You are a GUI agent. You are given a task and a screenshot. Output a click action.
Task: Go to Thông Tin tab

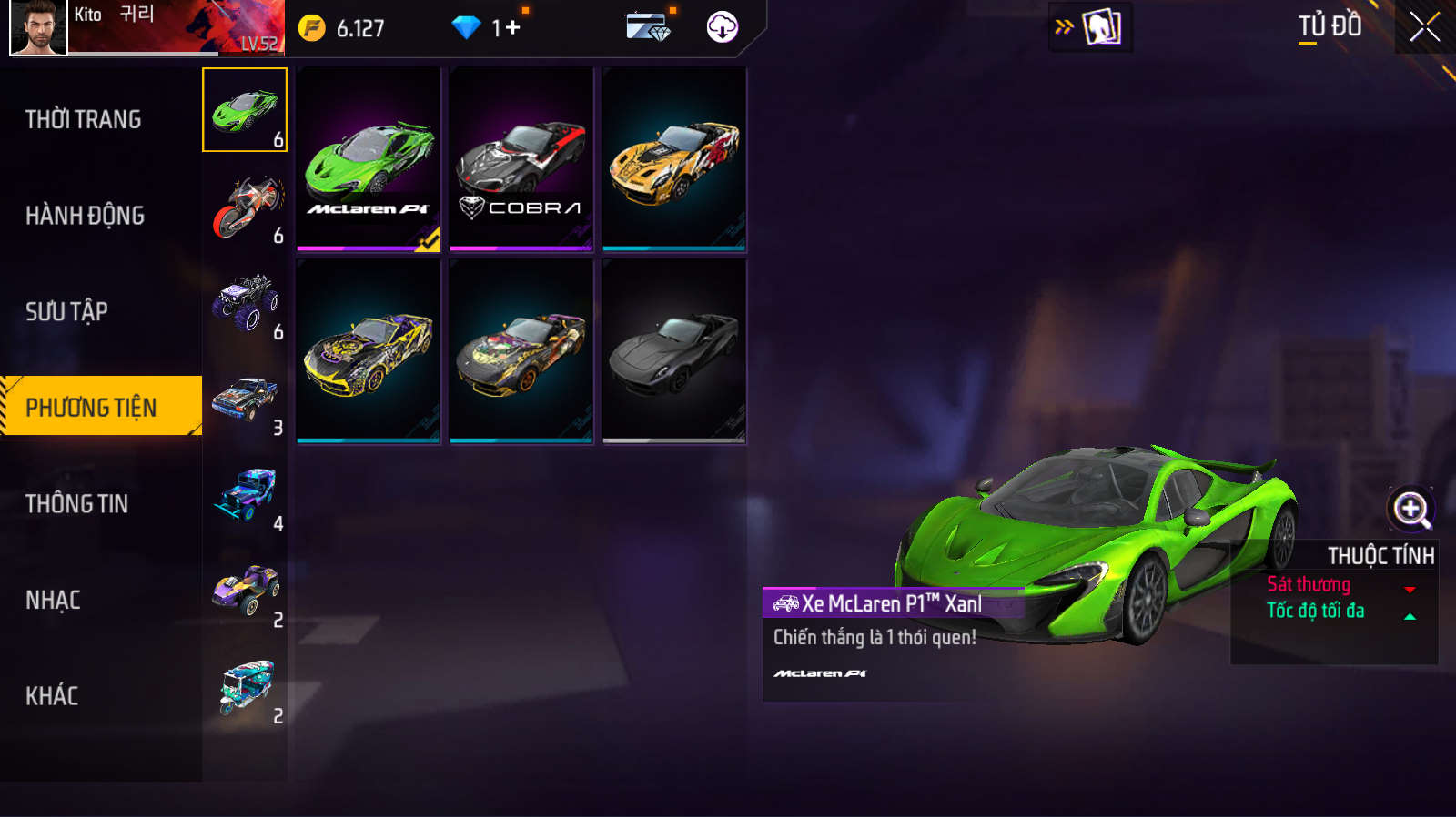click(x=77, y=503)
